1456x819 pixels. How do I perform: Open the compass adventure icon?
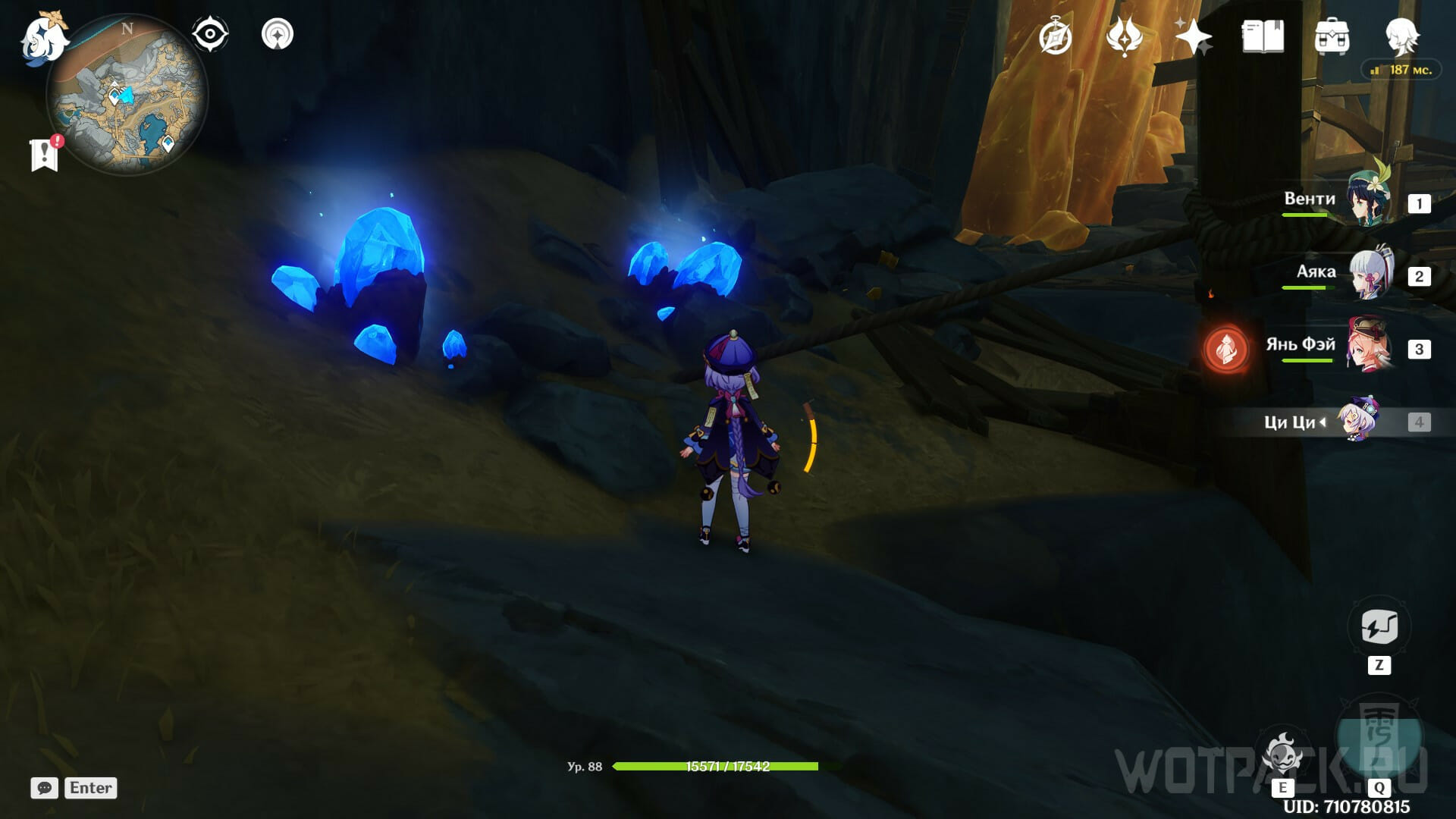[x=1055, y=36]
